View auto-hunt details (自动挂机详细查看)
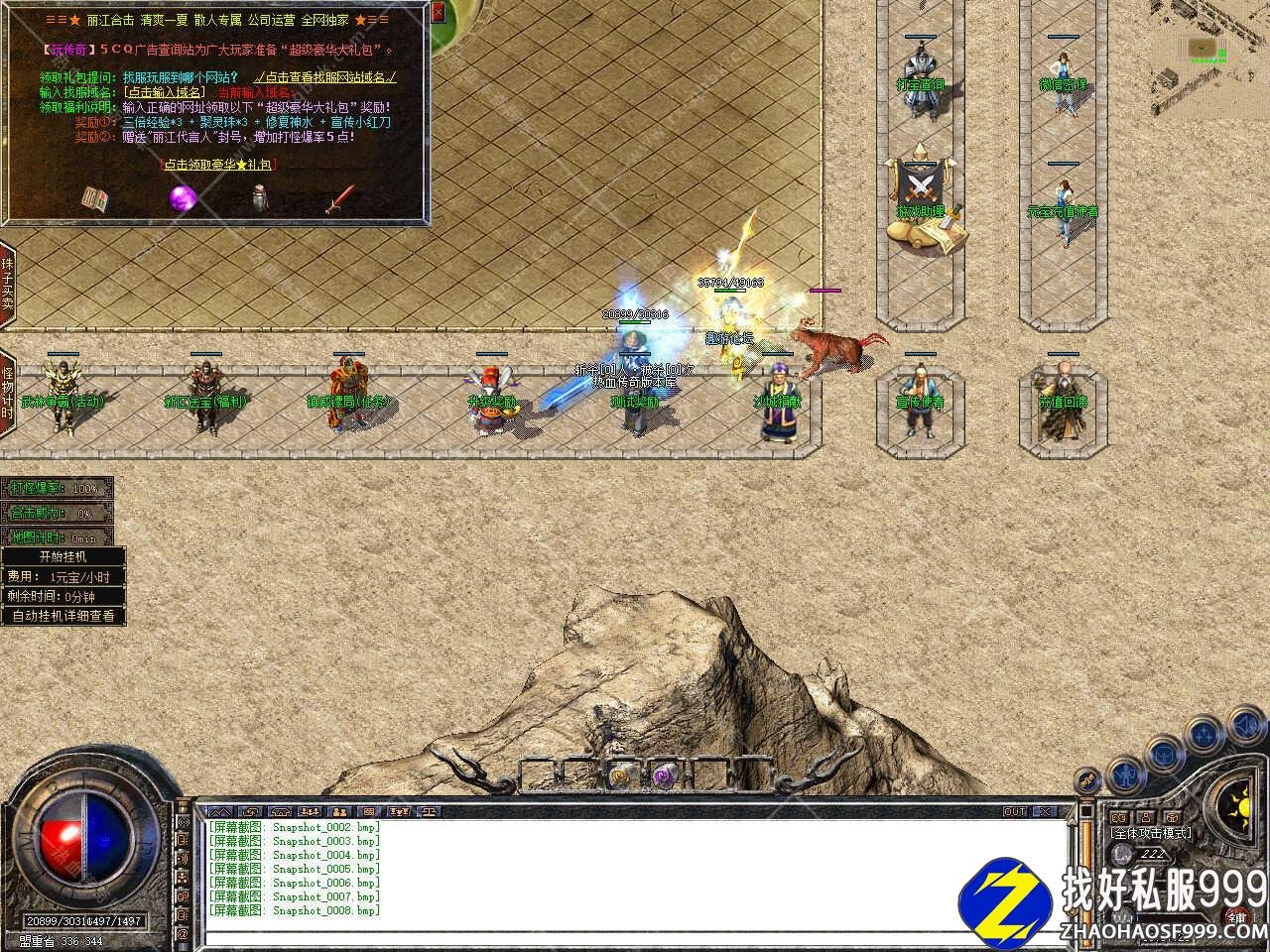The image size is (1270, 952). click(63, 616)
